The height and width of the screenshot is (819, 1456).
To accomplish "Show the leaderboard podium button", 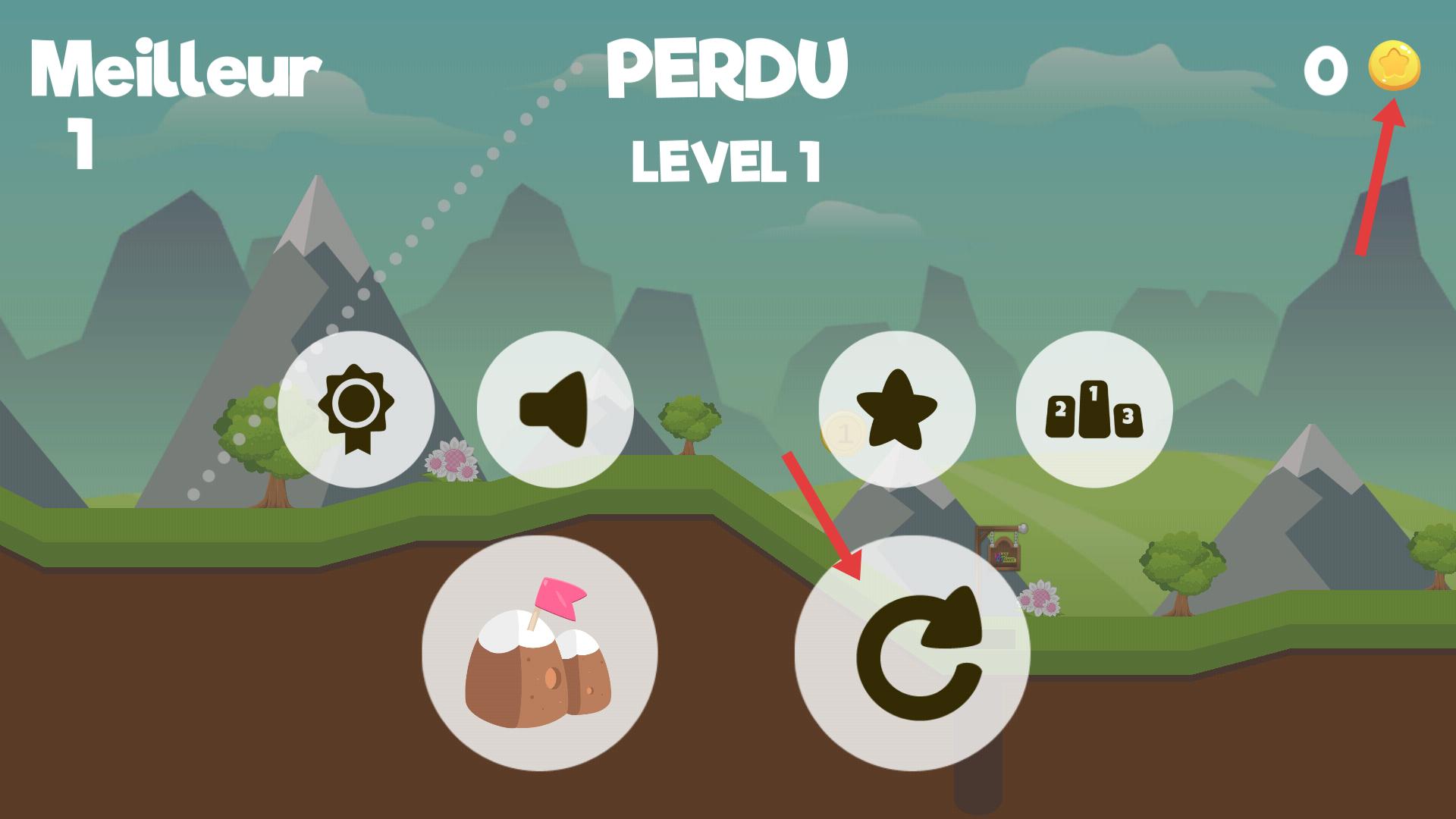I will (1094, 409).
